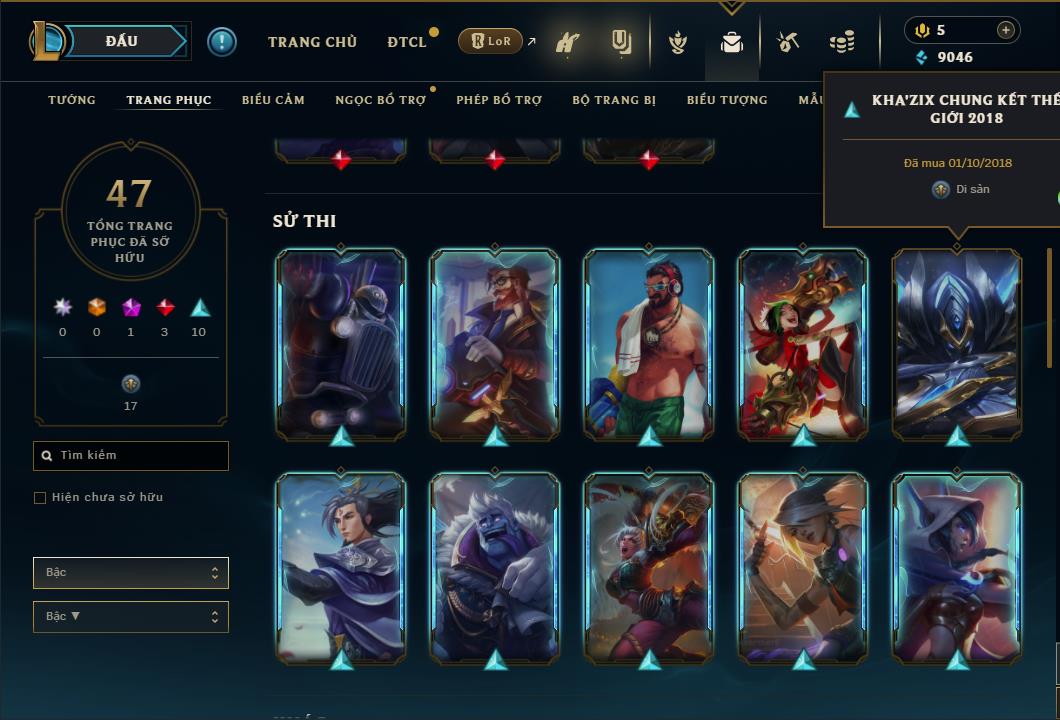Open the NGỌC BỔ TRỢ tab

380,100
